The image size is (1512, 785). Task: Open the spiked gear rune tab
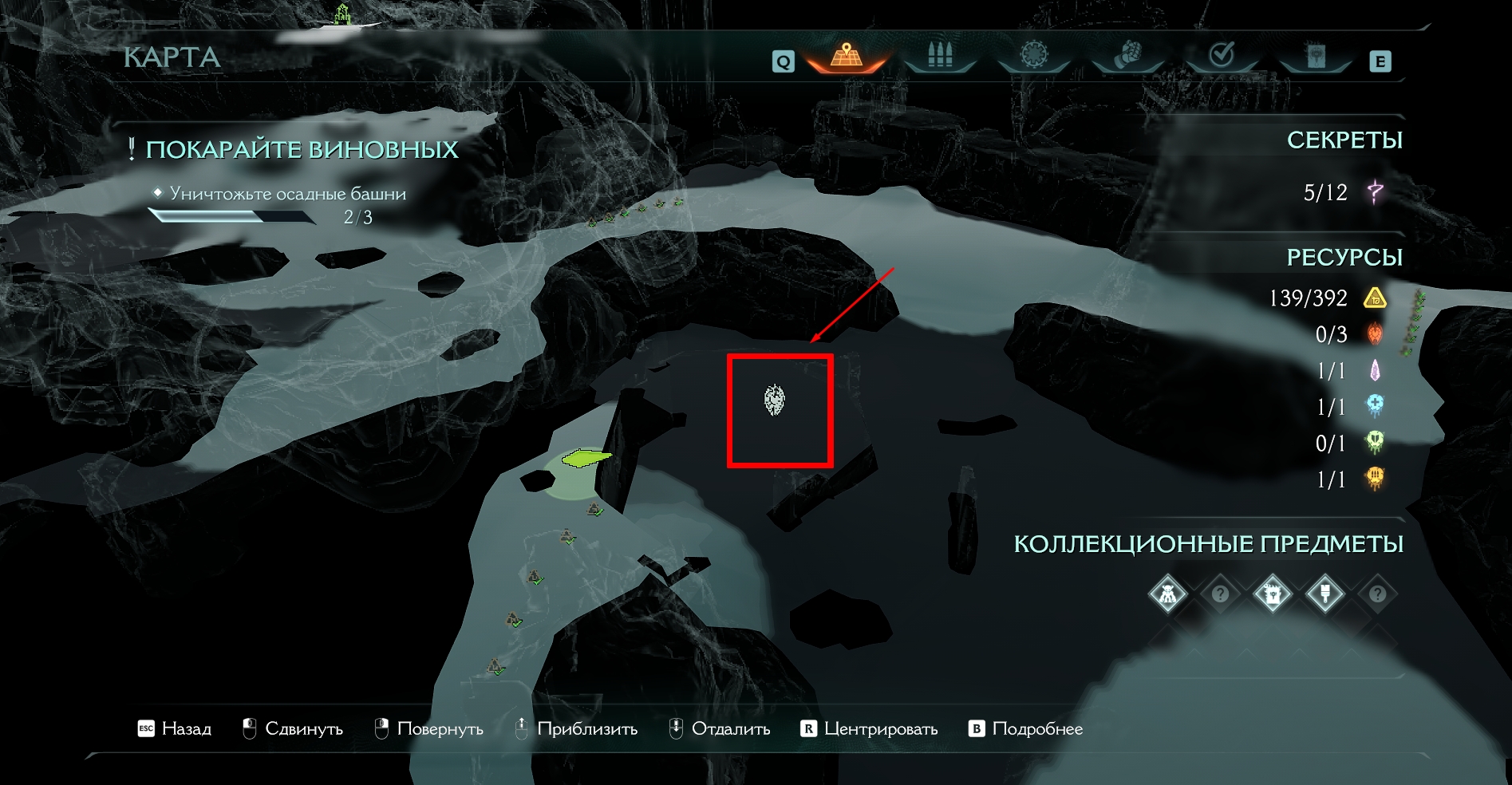(1034, 56)
